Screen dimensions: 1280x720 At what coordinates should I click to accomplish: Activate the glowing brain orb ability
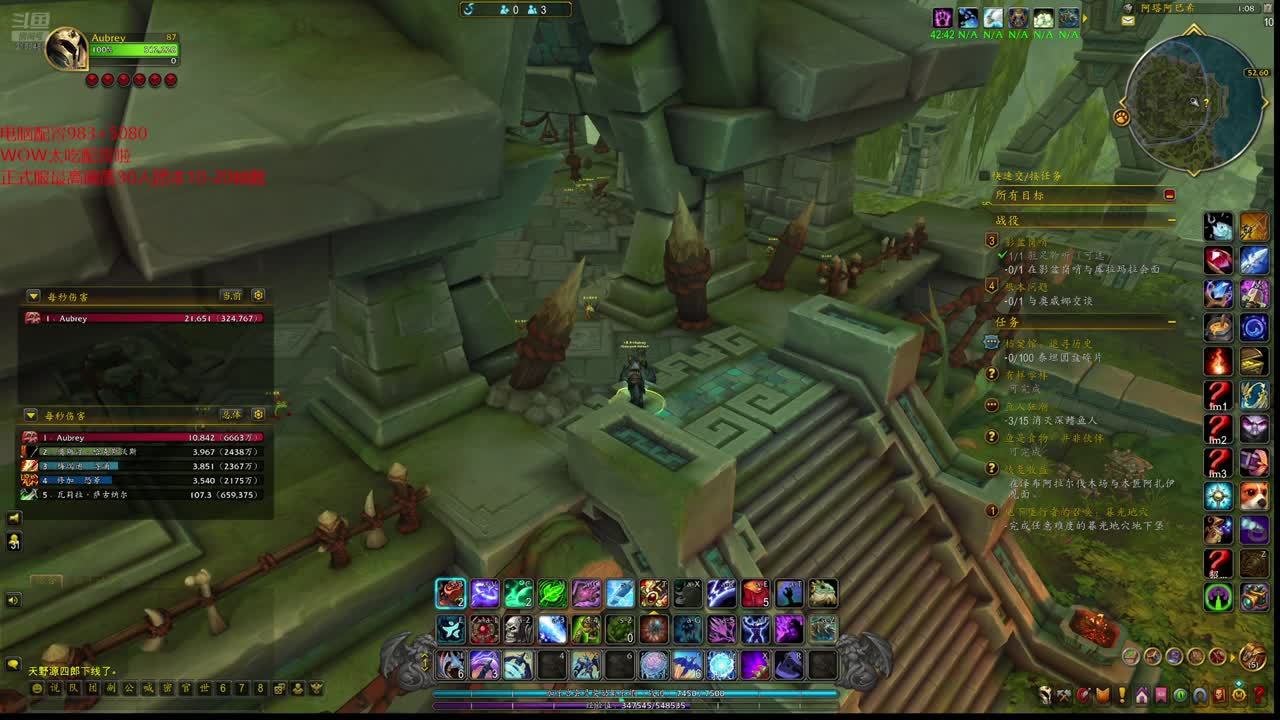pyautogui.click(x=654, y=665)
